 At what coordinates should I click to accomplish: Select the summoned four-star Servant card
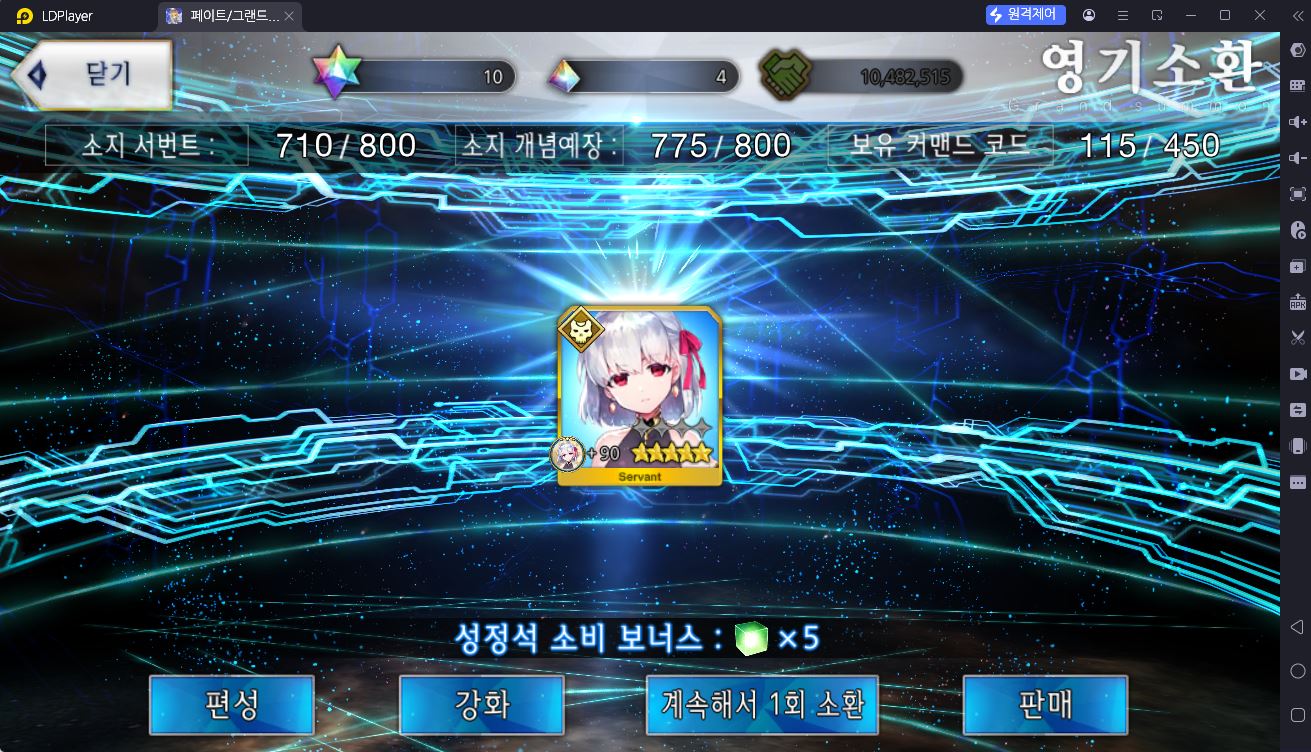point(639,396)
